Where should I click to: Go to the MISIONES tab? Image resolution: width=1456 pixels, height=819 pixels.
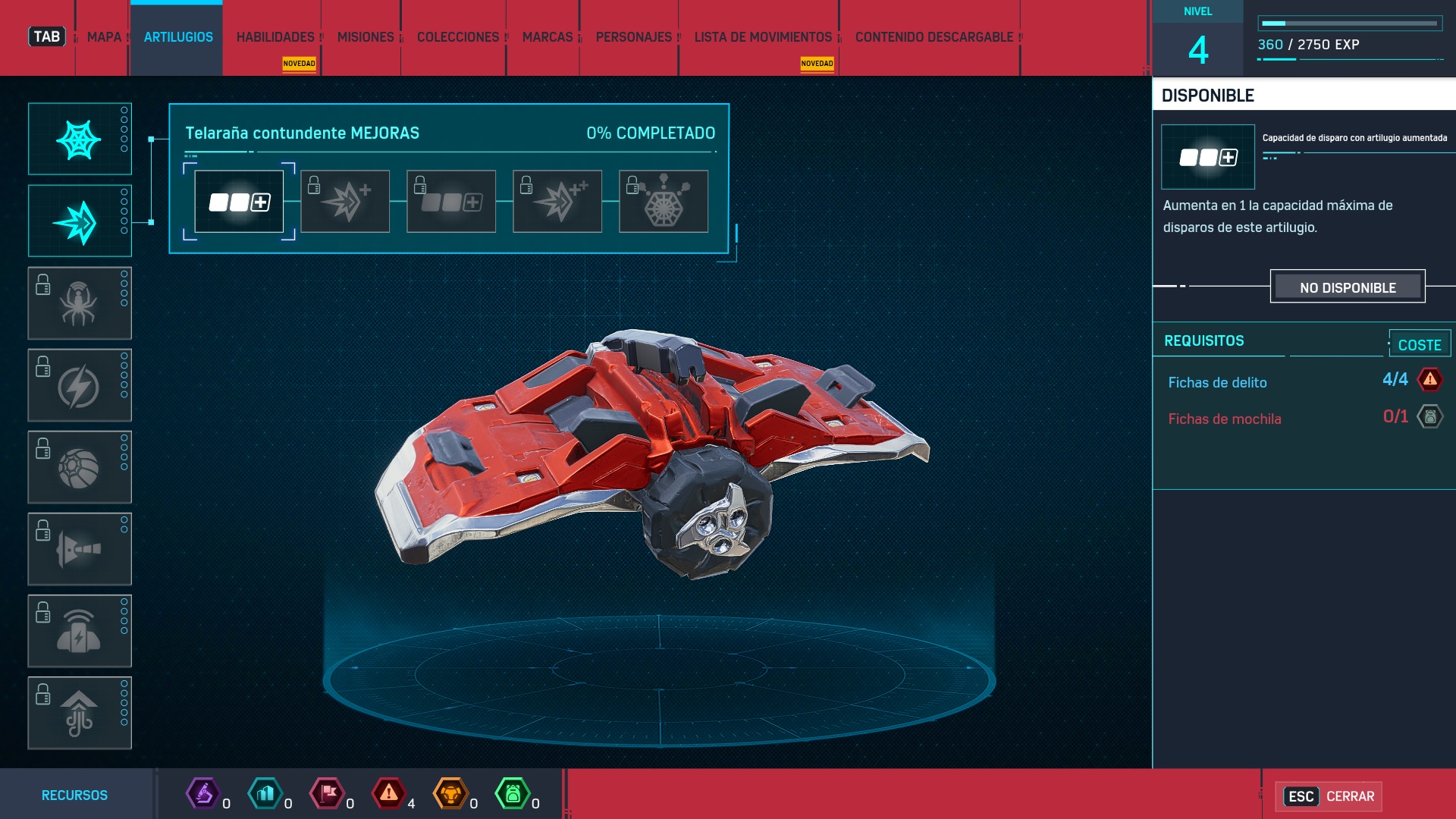(366, 37)
